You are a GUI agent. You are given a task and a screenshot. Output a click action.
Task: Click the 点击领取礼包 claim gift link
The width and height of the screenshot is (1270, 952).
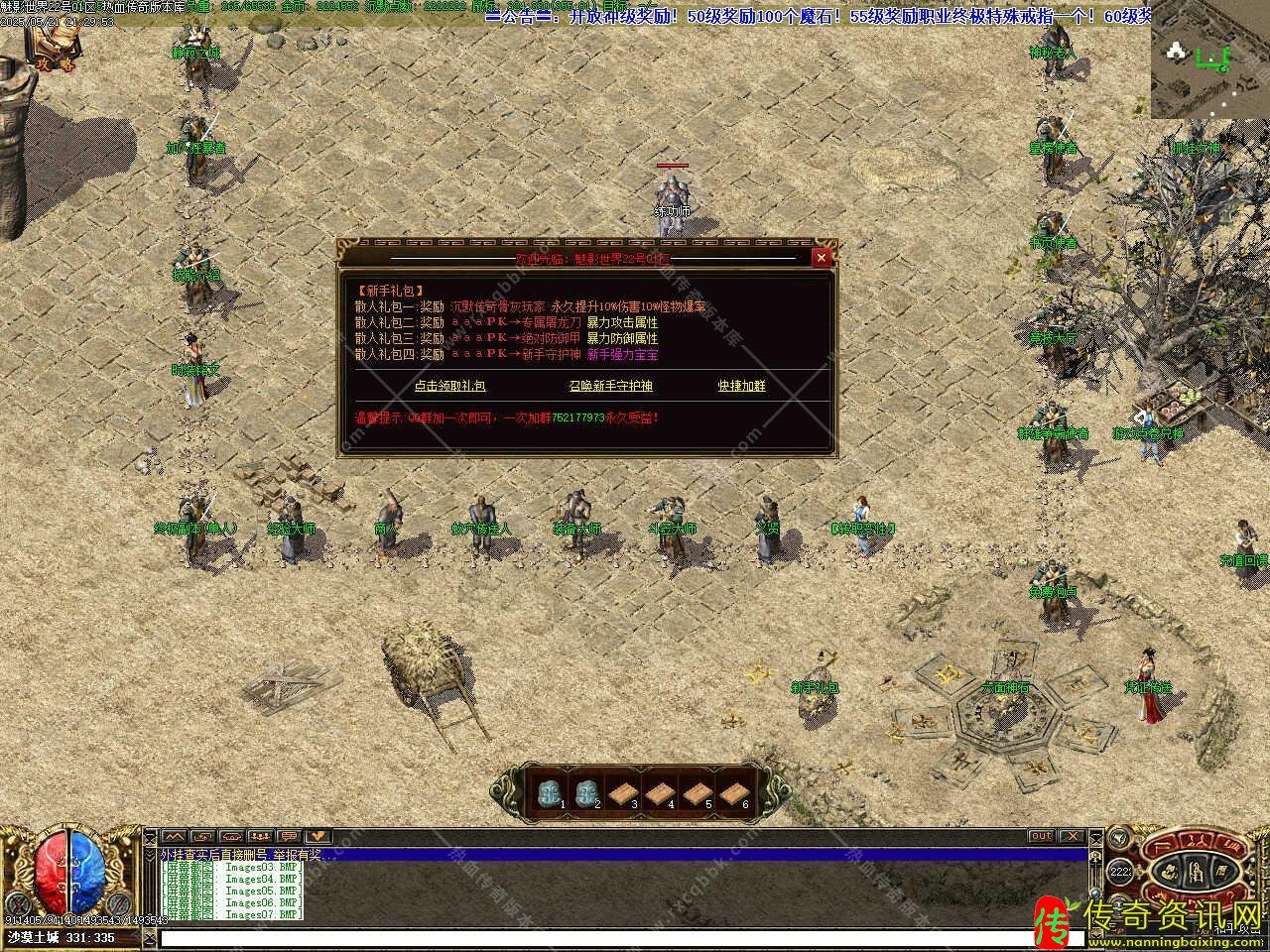(449, 386)
